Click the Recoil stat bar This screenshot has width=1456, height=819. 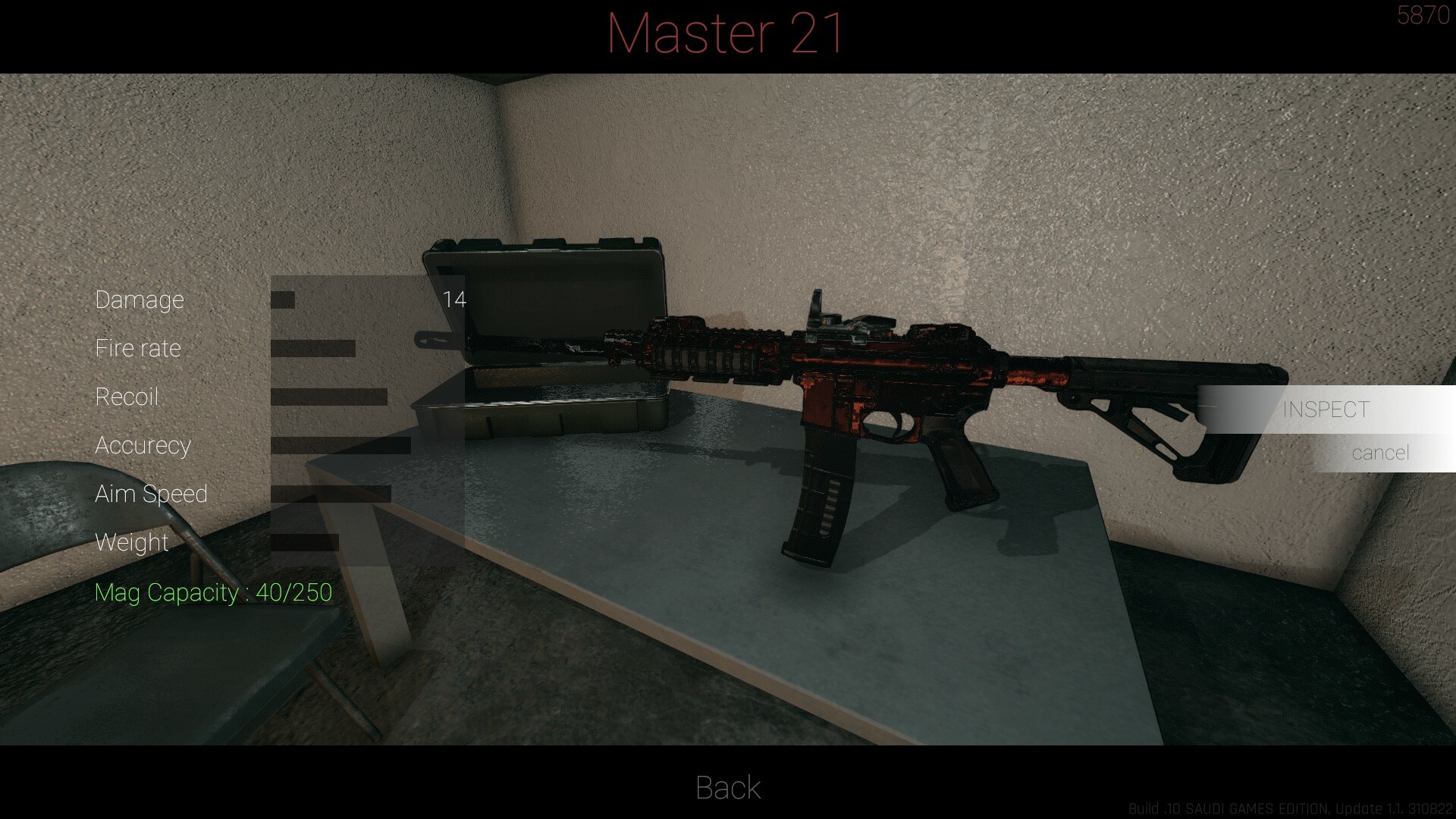330,397
